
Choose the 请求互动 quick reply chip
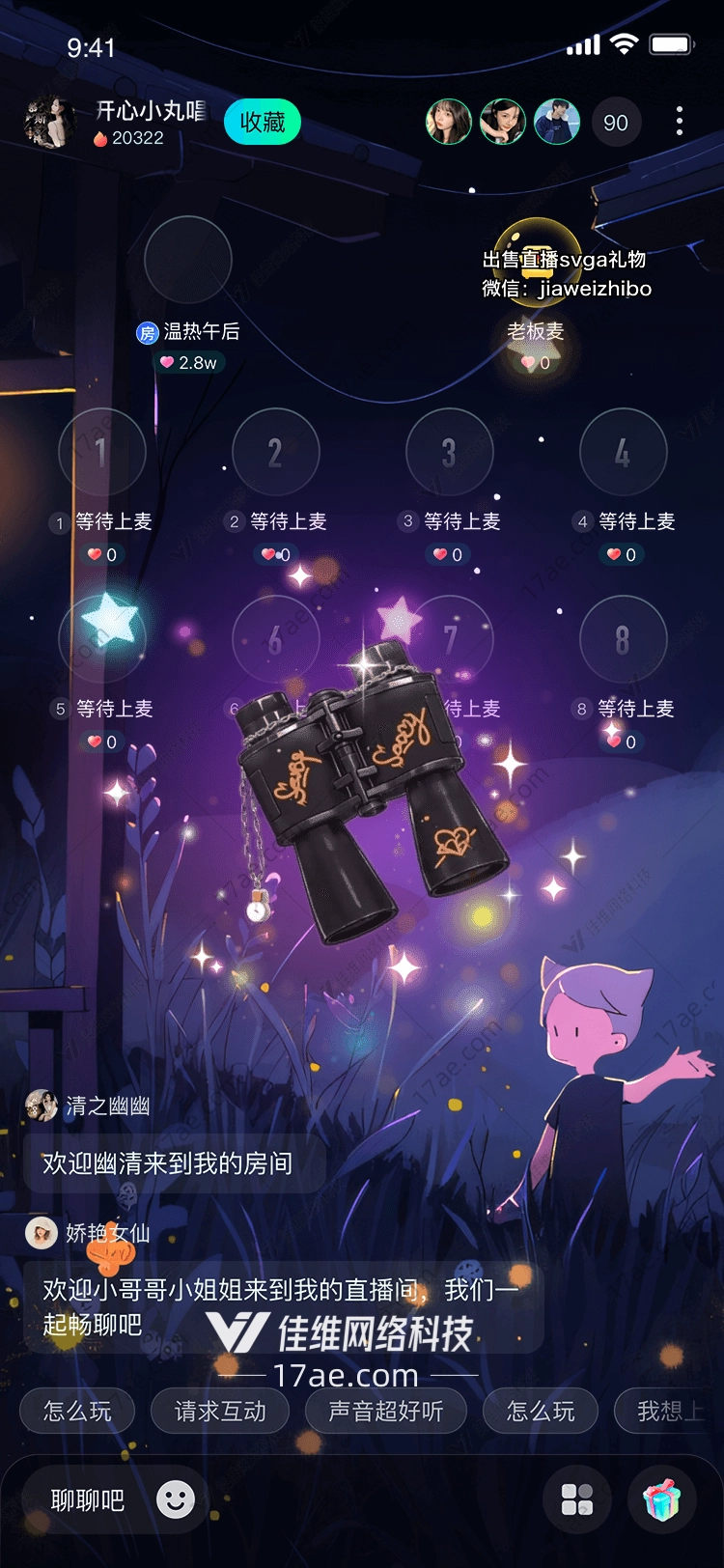(220, 1412)
